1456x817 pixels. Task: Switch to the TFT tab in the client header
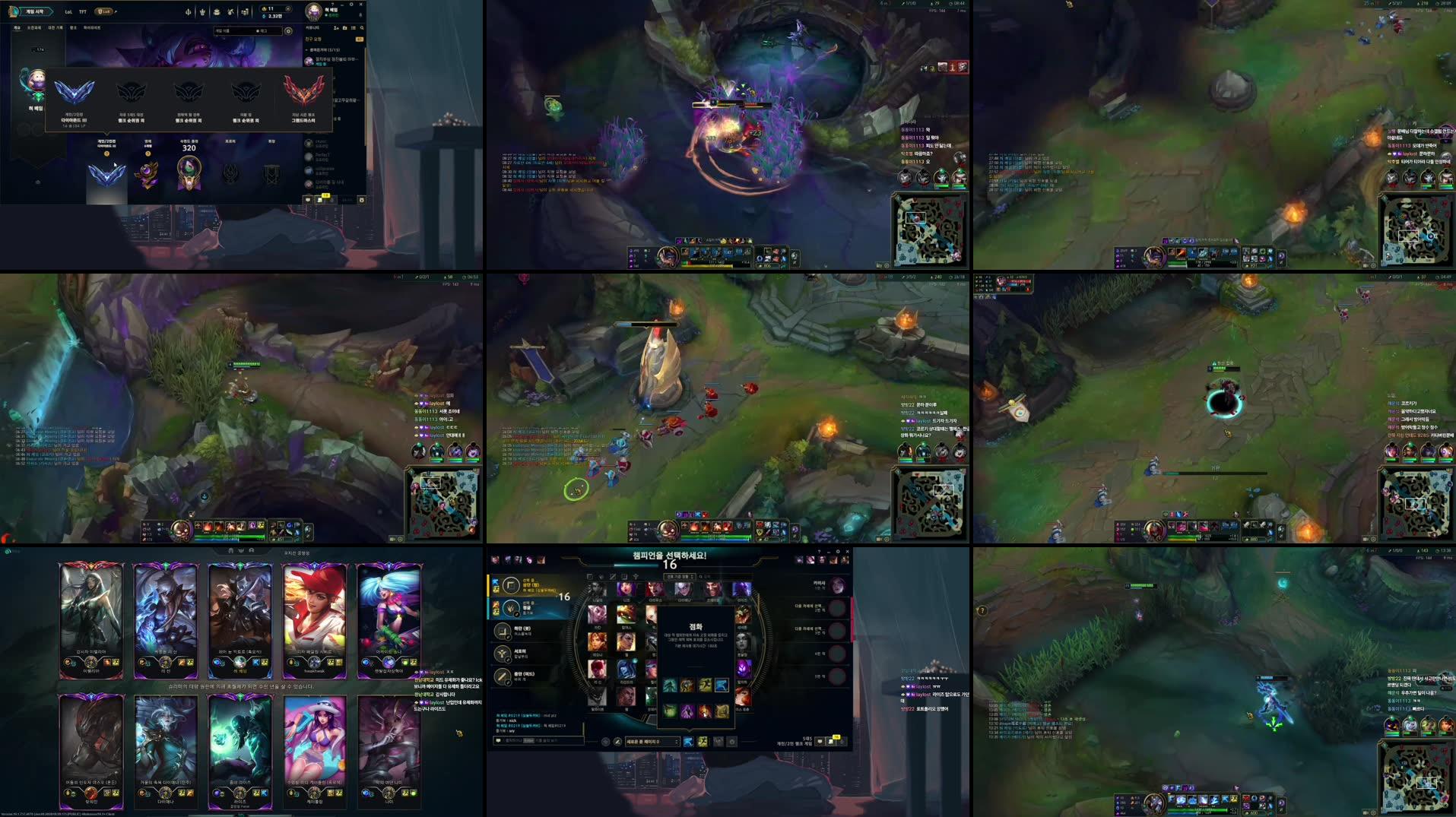(x=82, y=11)
